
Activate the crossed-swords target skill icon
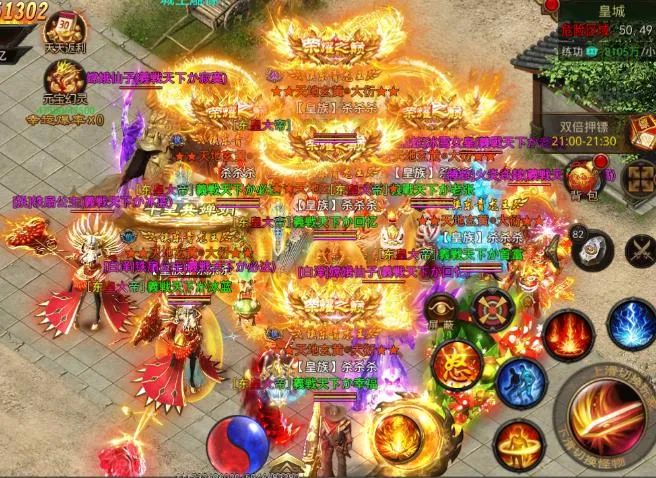point(493,310)
